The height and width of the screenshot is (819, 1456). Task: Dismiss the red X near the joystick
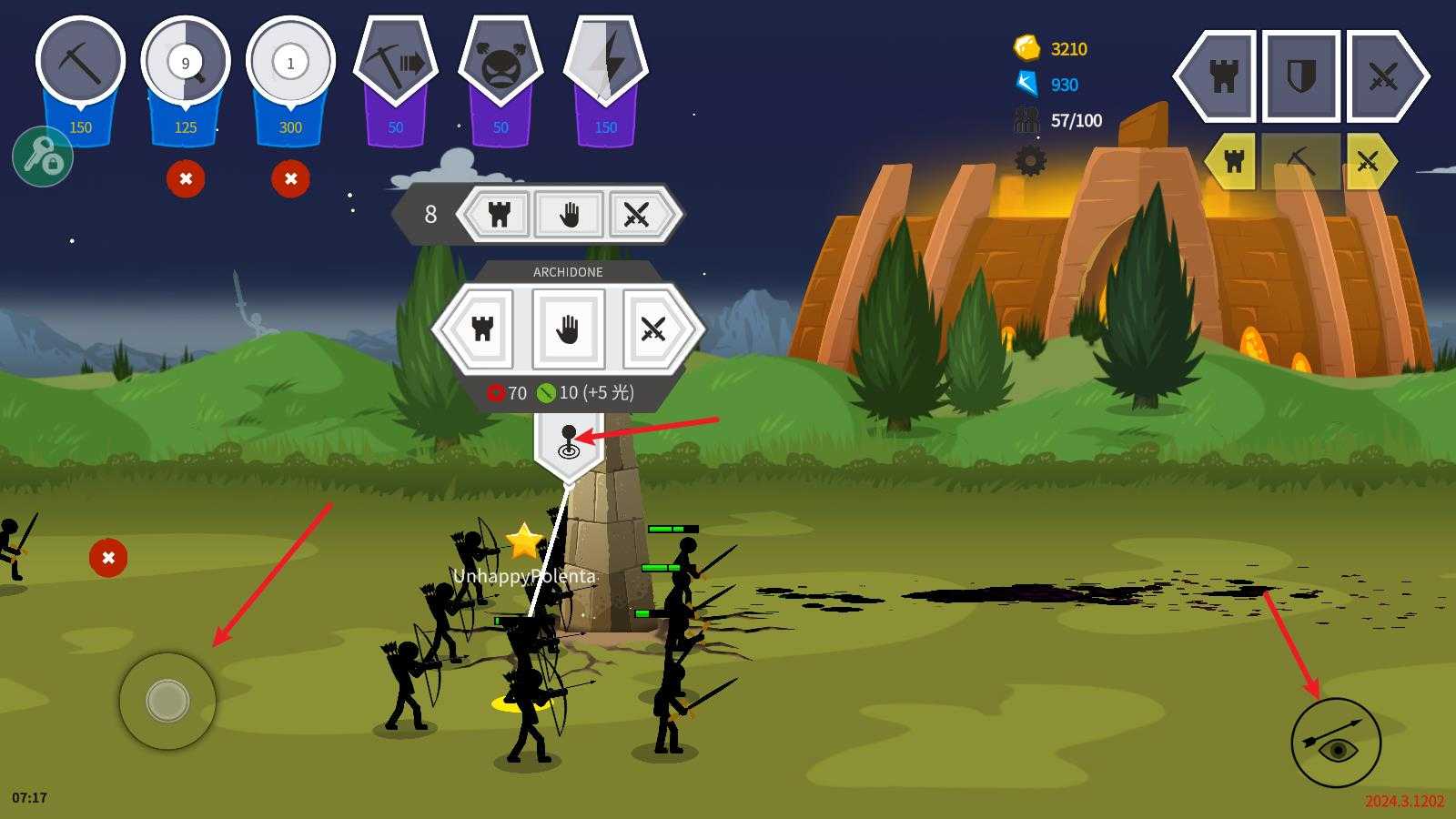108,558
